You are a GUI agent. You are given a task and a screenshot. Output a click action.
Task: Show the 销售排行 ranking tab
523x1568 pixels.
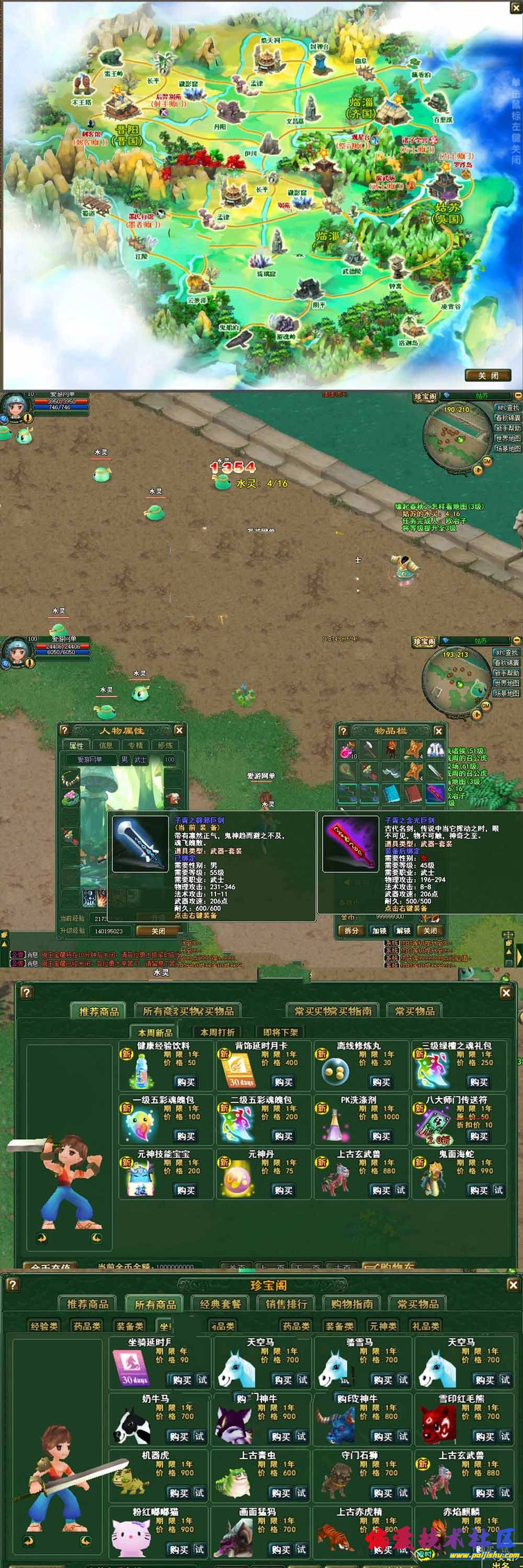[x=286, y=1304]
